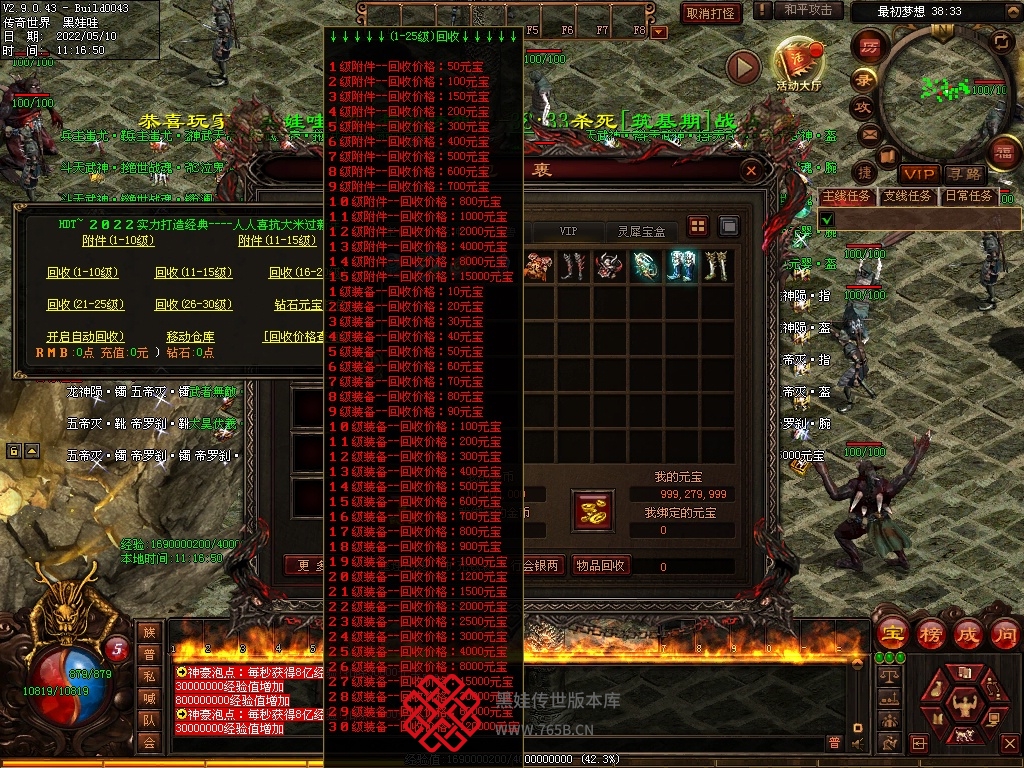Show the 日常任务 daily quests tab
Image resolution: width=1024 pixels, height=768 pixels.
[x=968, y=196]
